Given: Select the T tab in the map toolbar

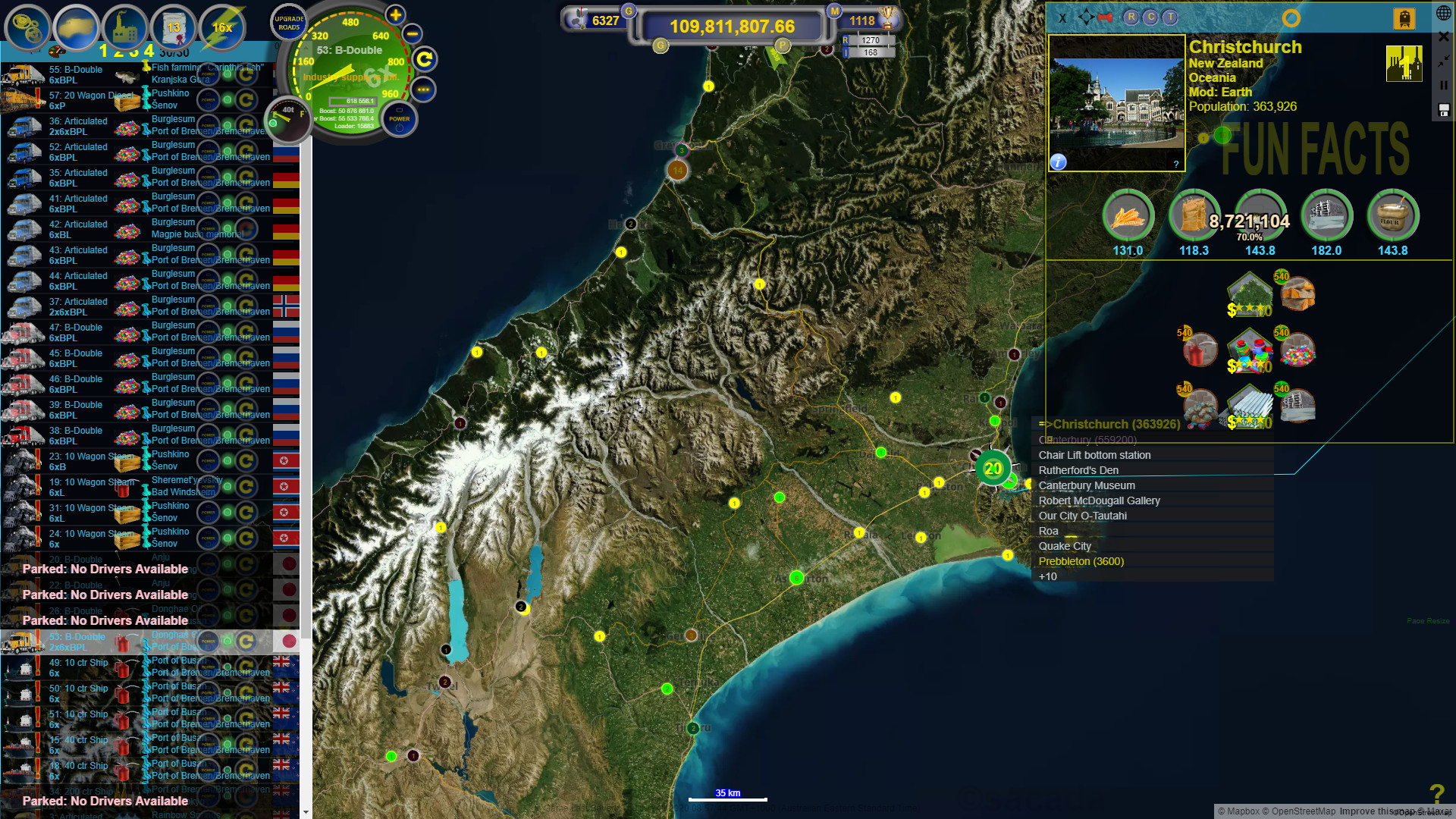Looking at the screenshot, I should (1169, 18).
